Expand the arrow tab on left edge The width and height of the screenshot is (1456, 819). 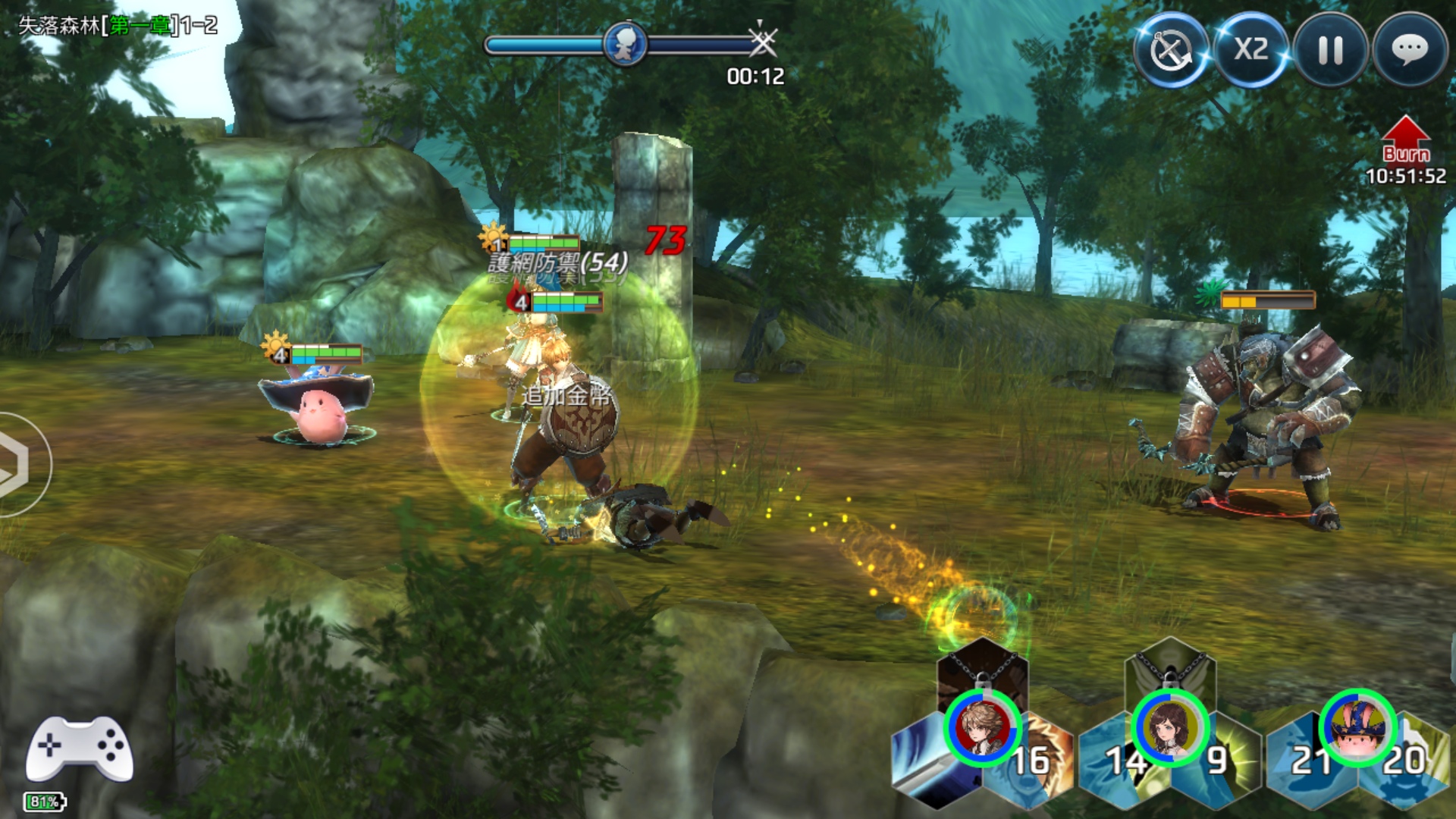[19, 464]
